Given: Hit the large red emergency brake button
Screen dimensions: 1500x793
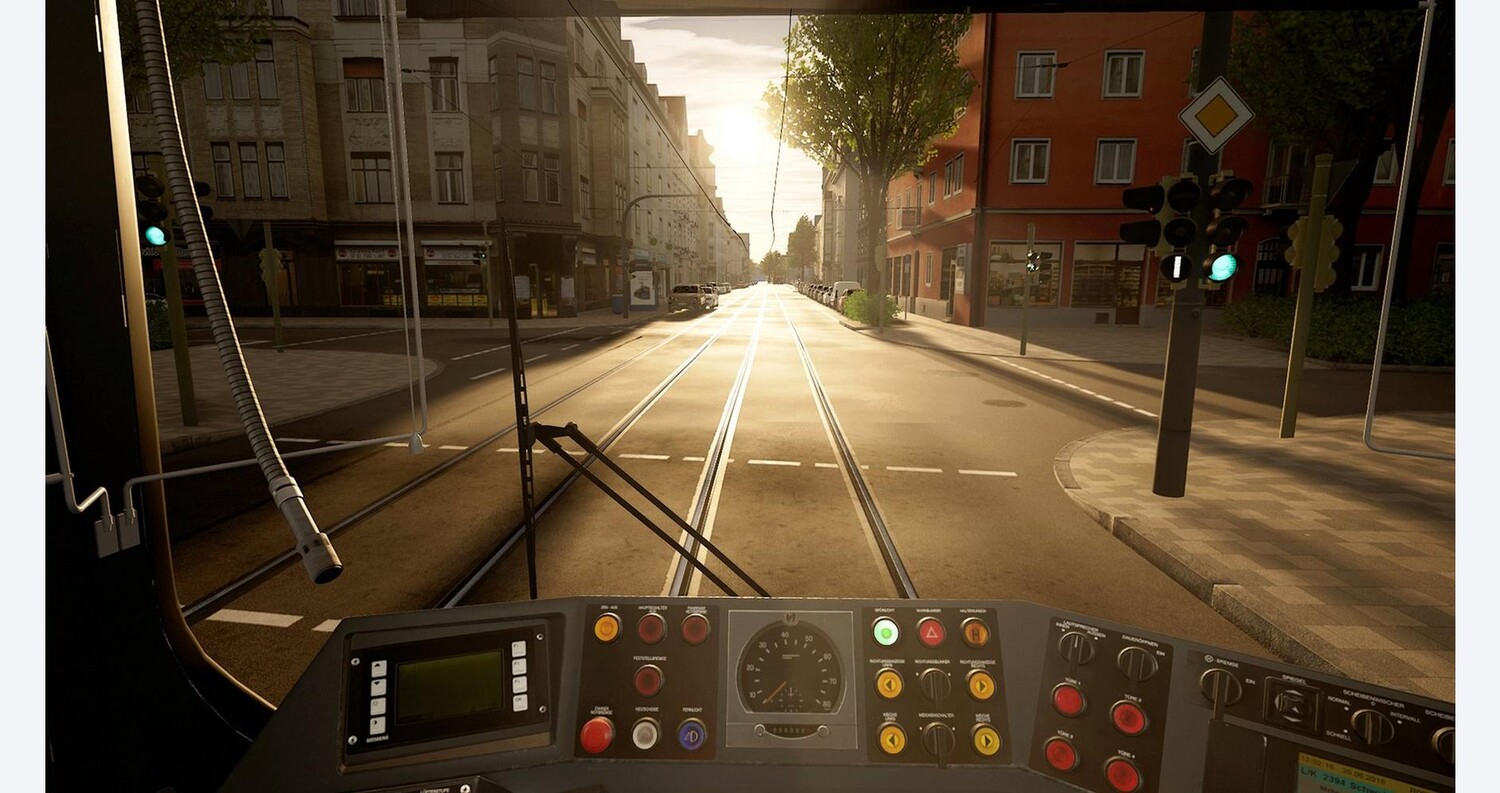Looking at the screenshot, I should coord(597,735).
